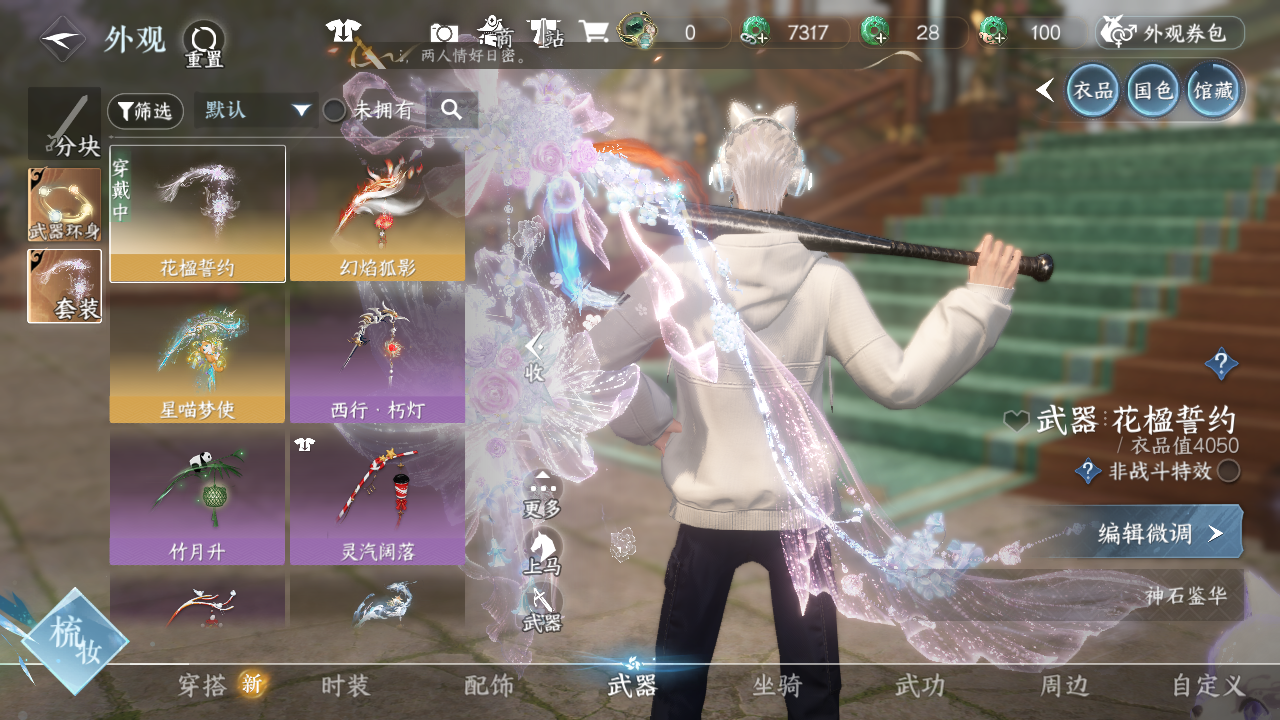
Task: Select the 幻焰狐影 weapon skin
Action: click(377, 213)
